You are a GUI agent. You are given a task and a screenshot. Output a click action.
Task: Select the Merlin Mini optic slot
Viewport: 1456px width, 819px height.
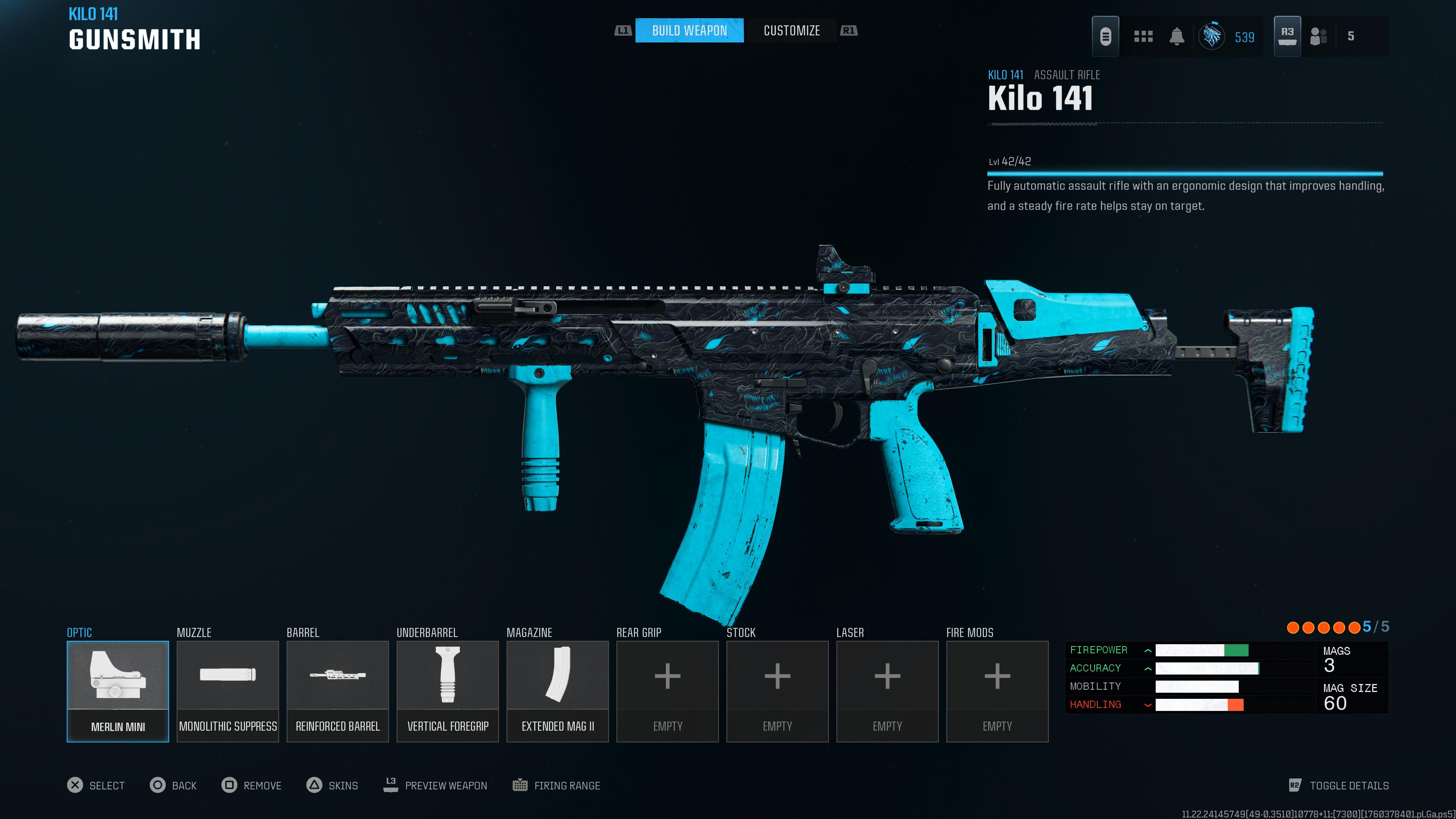[x=118, y=691]
